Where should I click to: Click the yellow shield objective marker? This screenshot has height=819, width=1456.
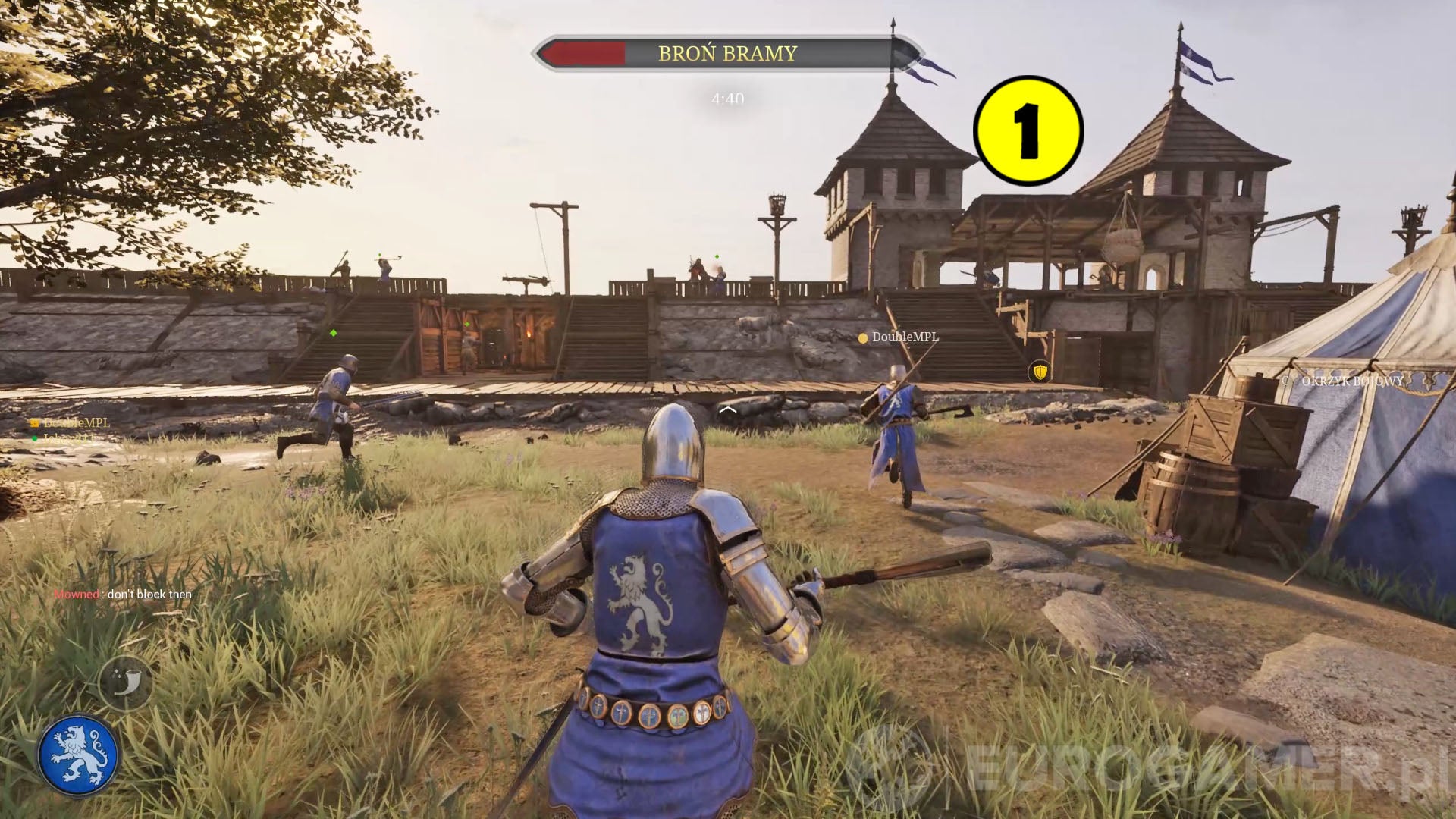[1039, 371]
